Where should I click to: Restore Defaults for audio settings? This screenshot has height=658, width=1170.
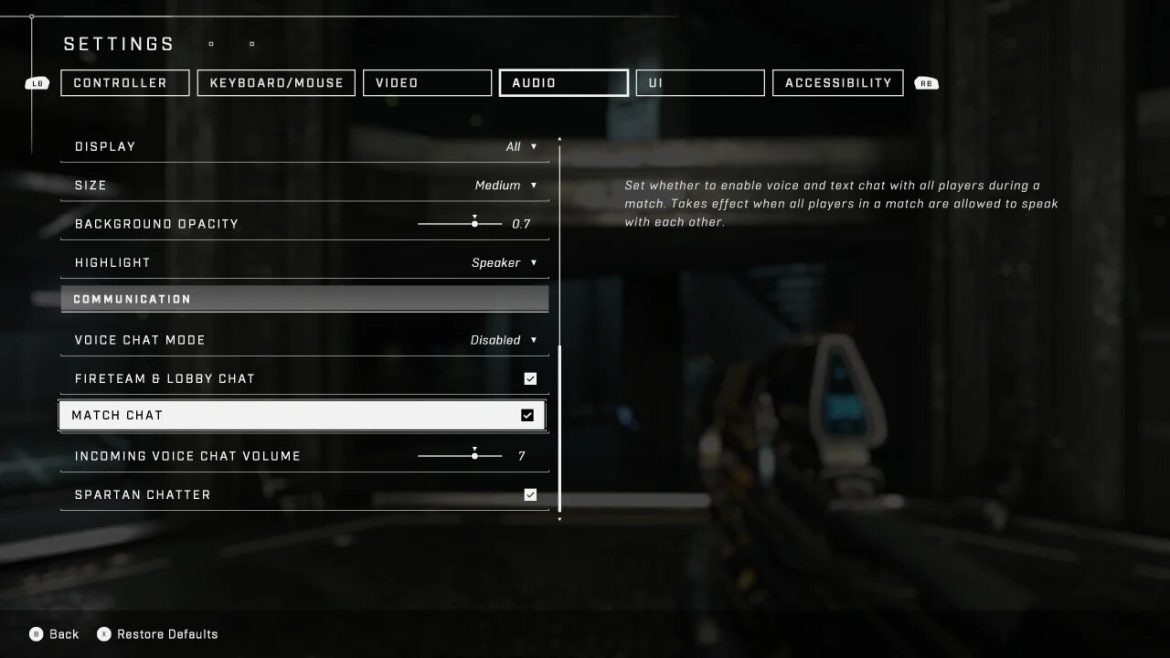157,634
